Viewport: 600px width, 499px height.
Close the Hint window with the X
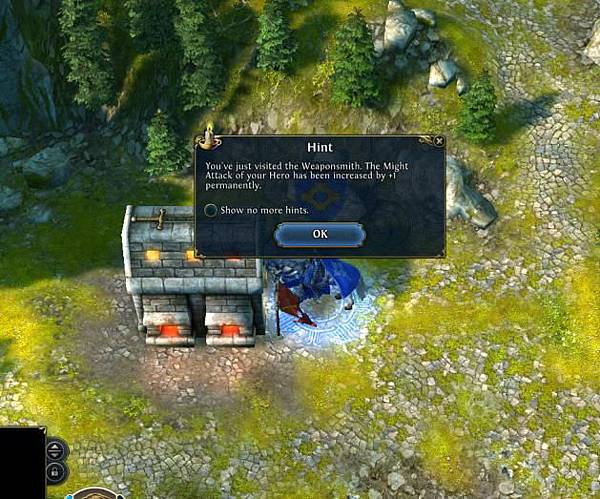pyautogui.click(x=439, y=142)
